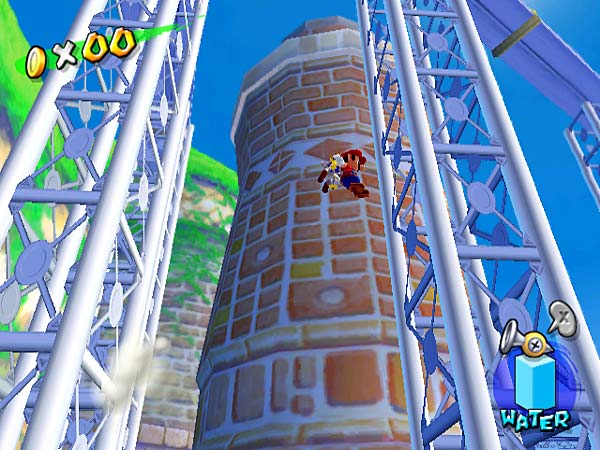This screenshot has width=600, height=450.
Task: Click the blue WATER tank icon
Action: [535, 382]
